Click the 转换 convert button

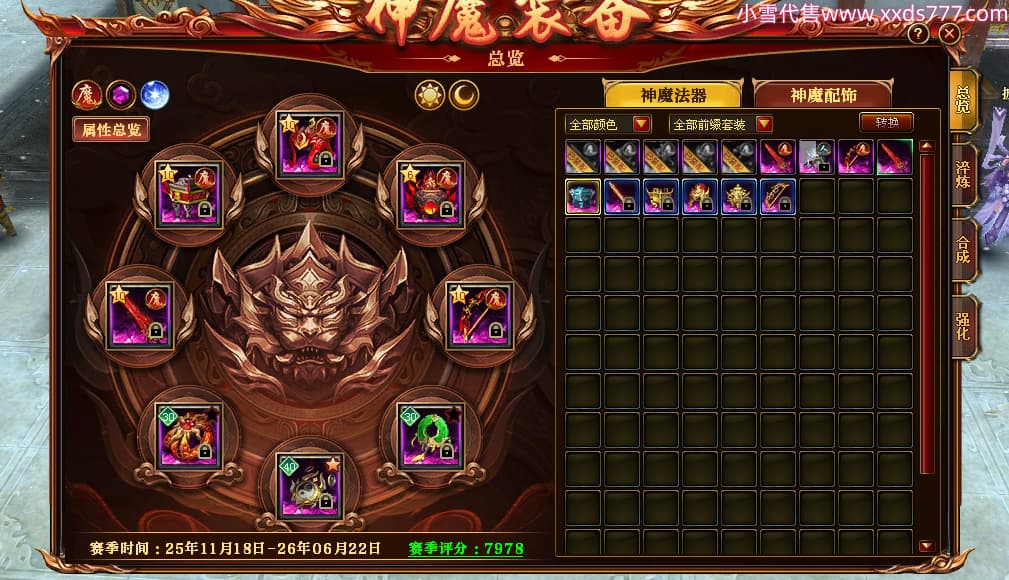(x=887, y=123)
